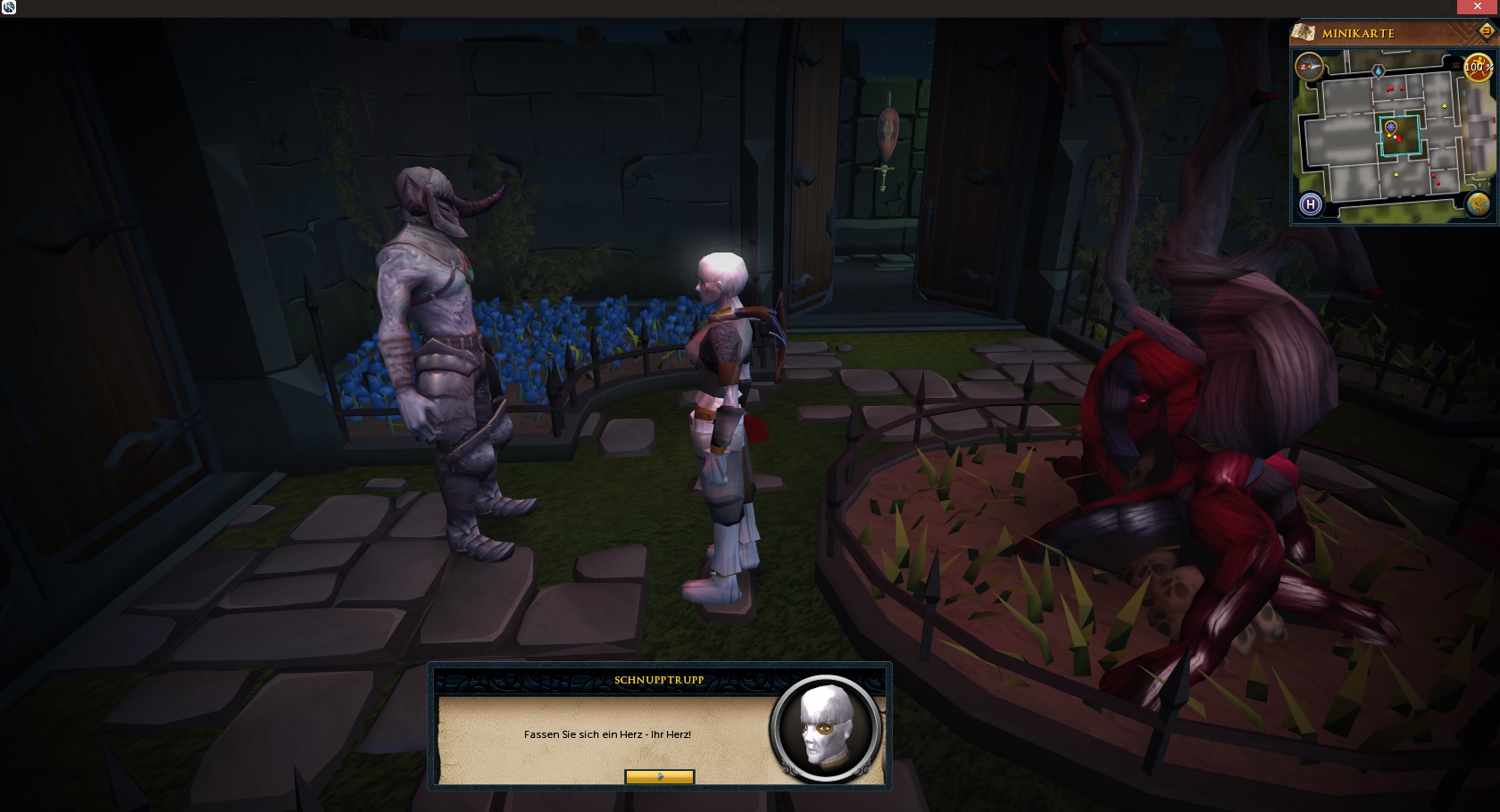Toggle run mode via the 100% energy icon
1500x812 pixels.
click(1479, 67)
